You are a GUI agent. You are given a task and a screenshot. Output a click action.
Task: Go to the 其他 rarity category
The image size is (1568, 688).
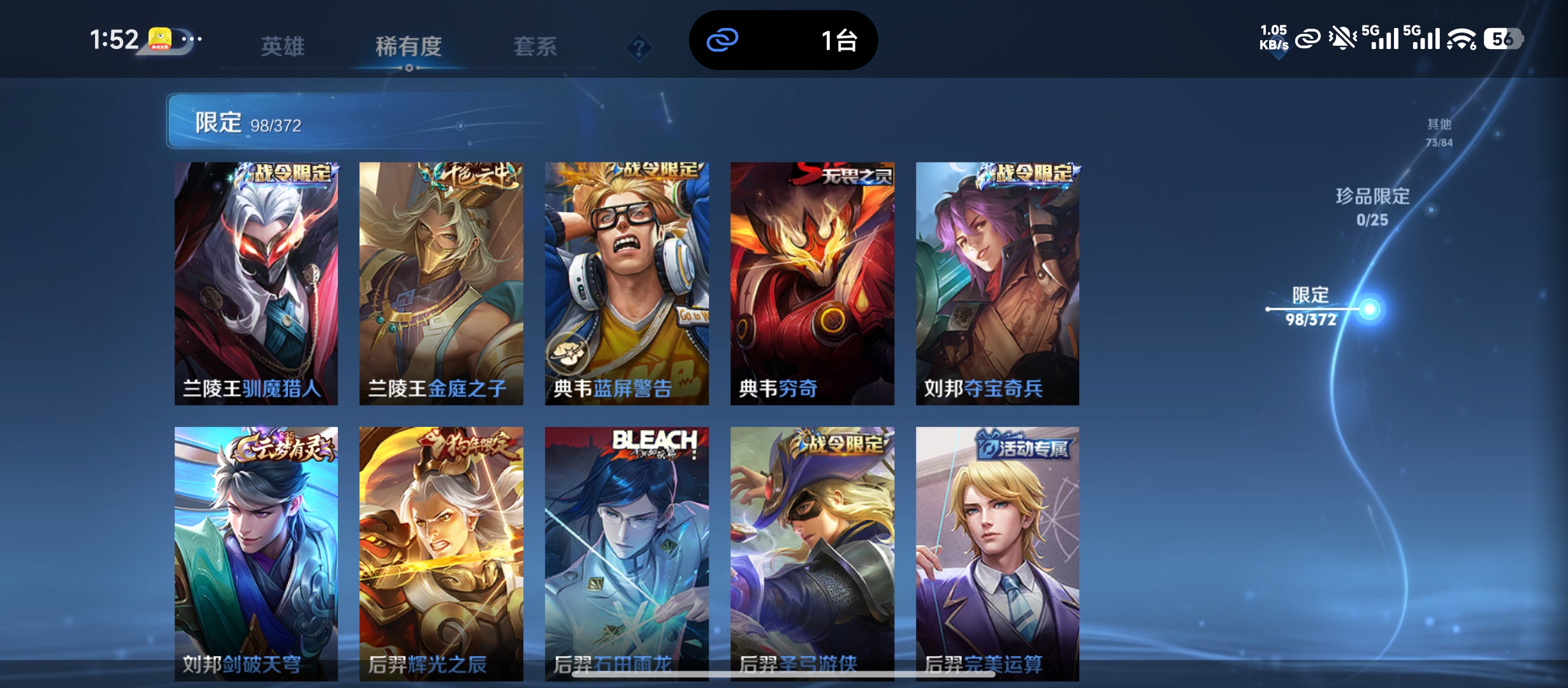[1439, 132]
